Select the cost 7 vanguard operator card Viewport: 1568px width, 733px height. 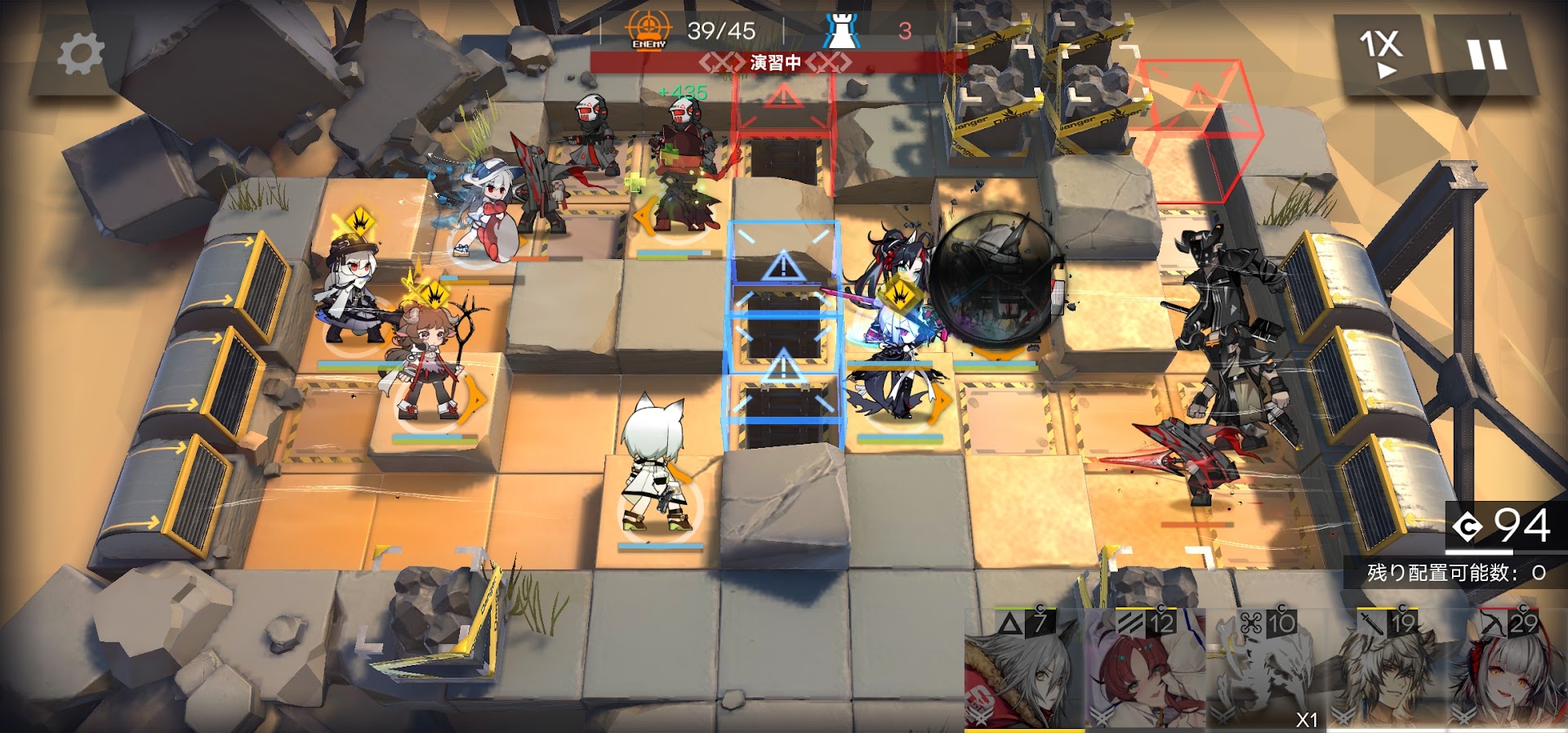[1024, 668]
